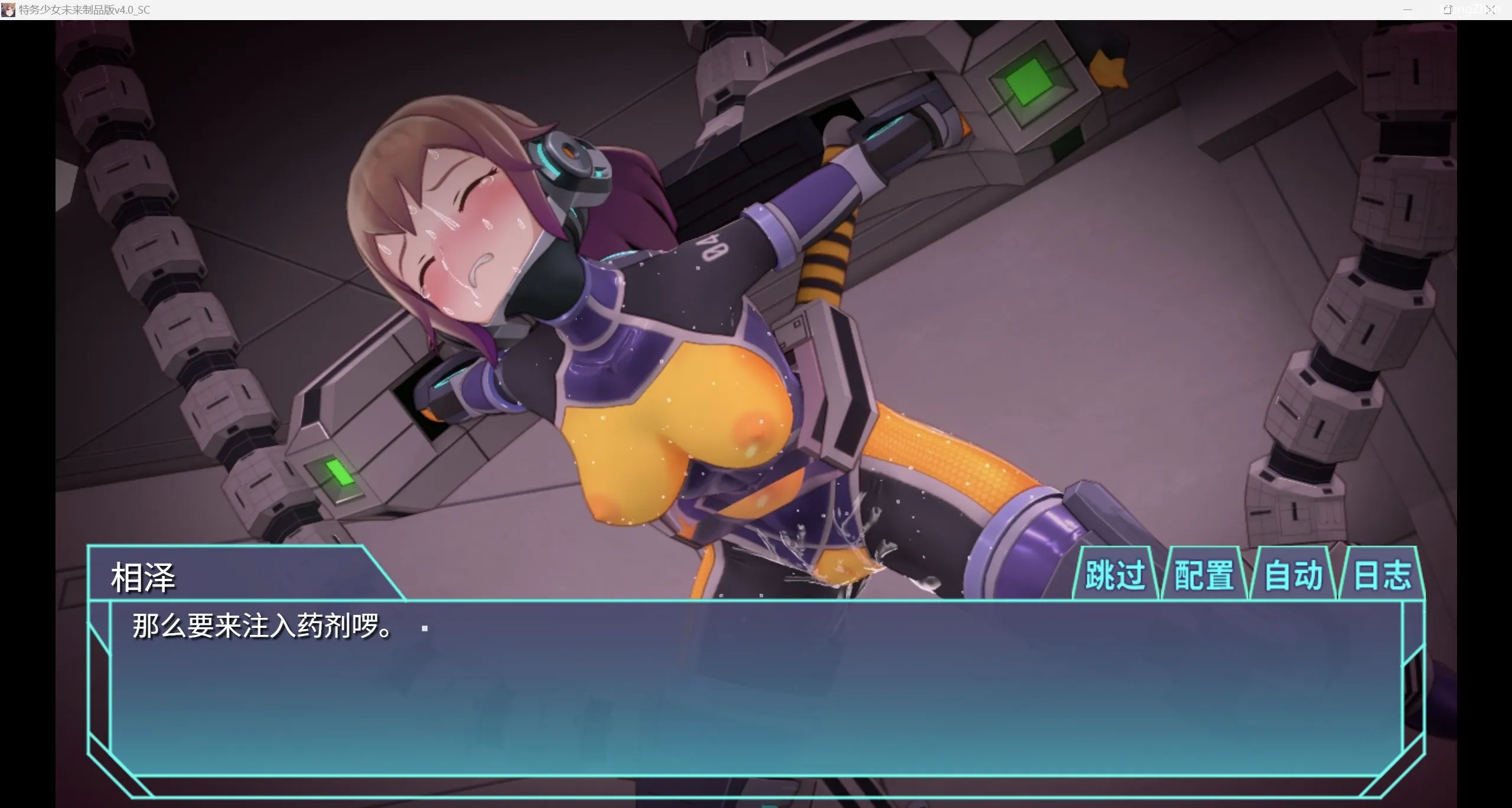The width and height of the screenshot is (1512, 808).
Task: Show the 日志 dialogue log
Action: (x=1382, y=575)
